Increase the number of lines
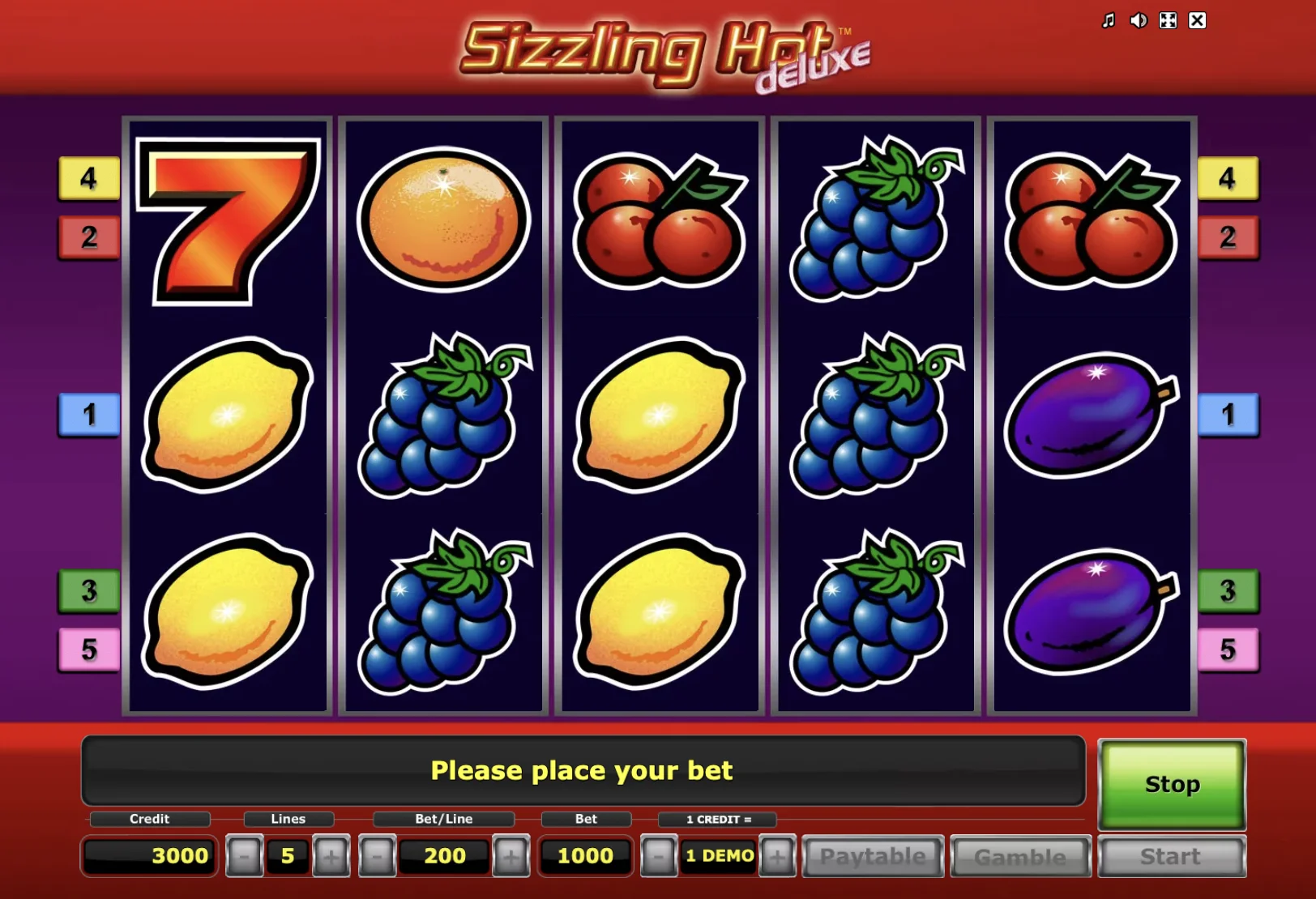Viewport: 1316px width, 899px height. click(x=331, y=856)
